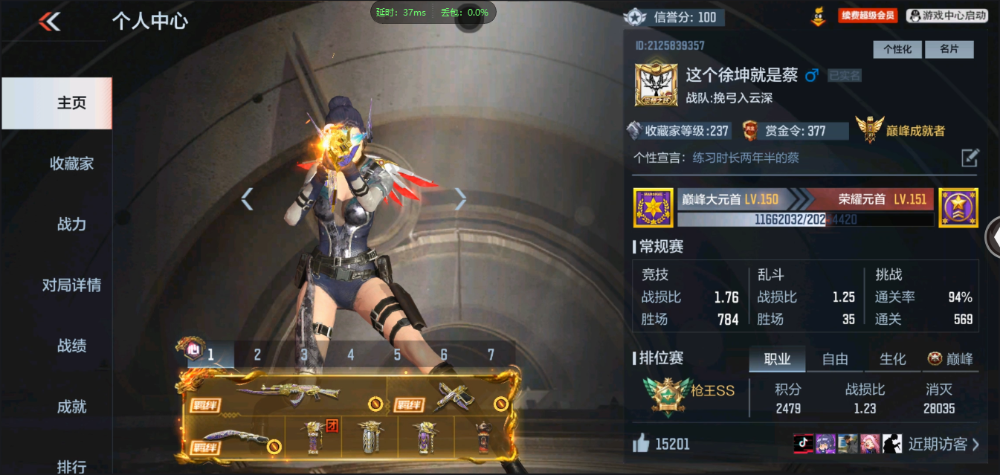Show 对局详情 match details
1000x475 pixels.
click(x=71, y=285)
